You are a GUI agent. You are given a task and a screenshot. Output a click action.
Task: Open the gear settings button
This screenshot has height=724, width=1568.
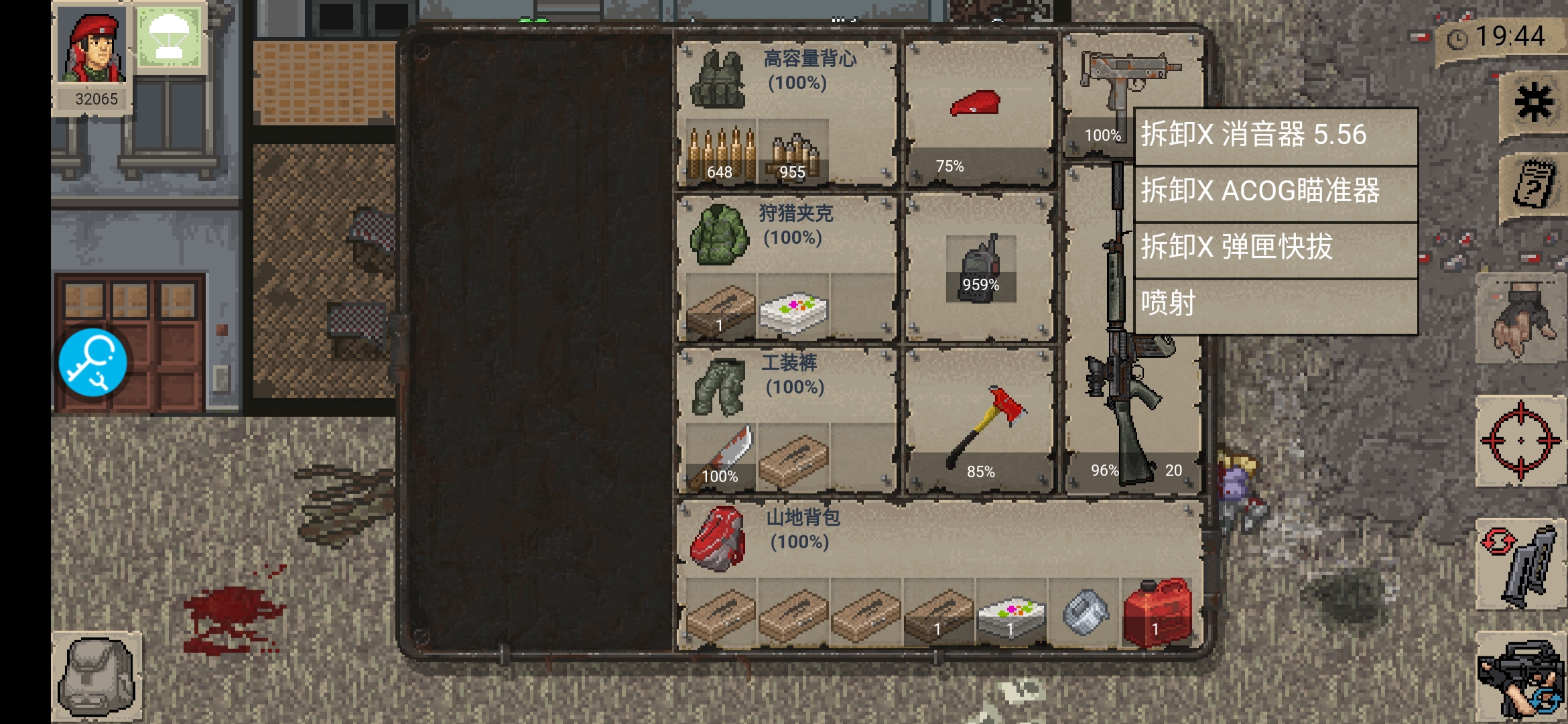1533,104
